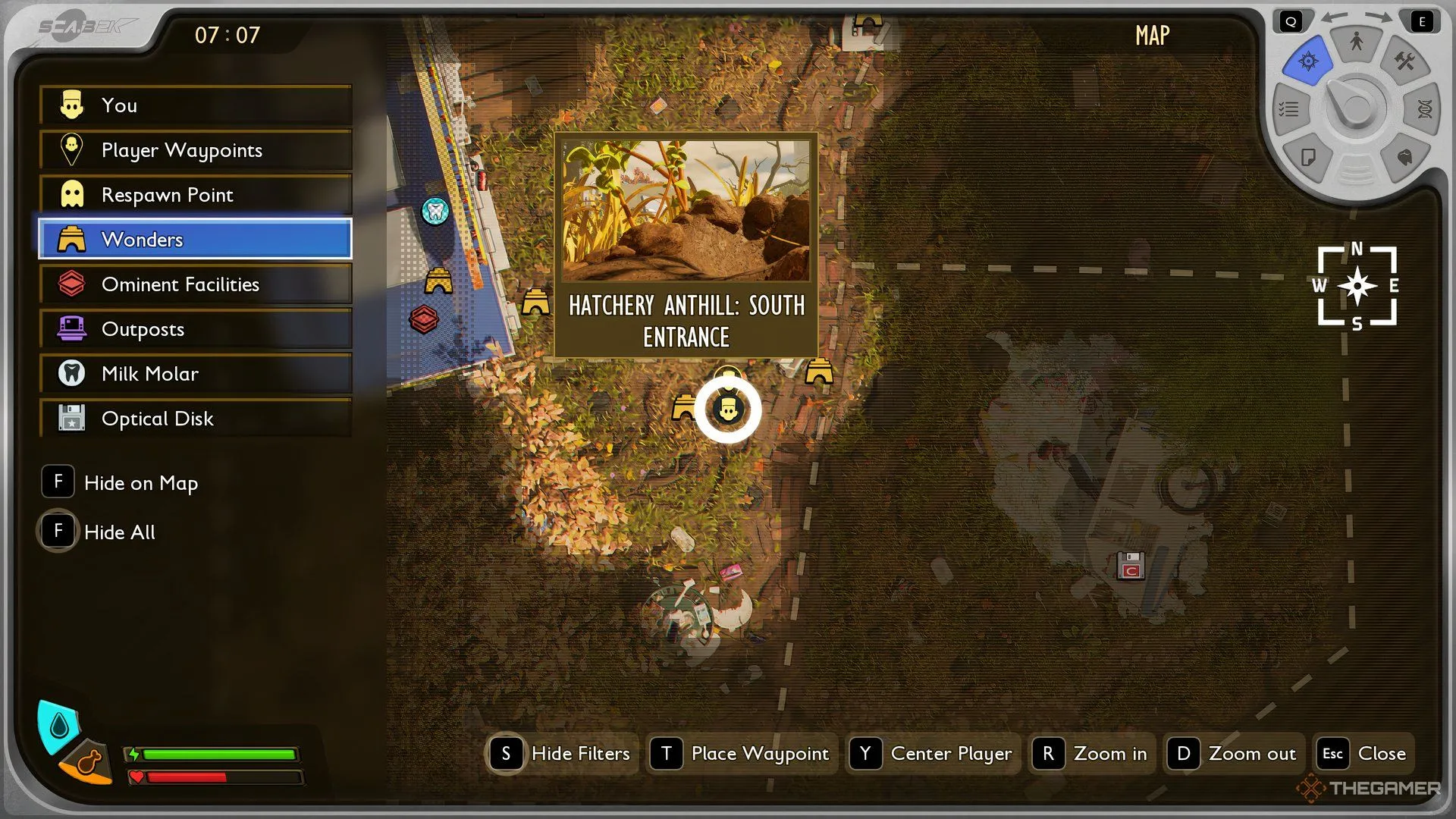Choose the Outposts filter entry

tap(196, 329)
